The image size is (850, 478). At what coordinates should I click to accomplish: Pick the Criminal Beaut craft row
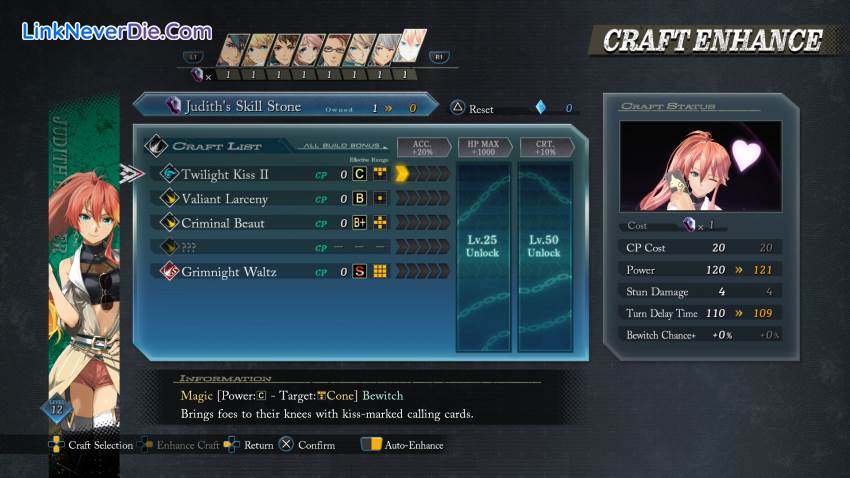222,223
